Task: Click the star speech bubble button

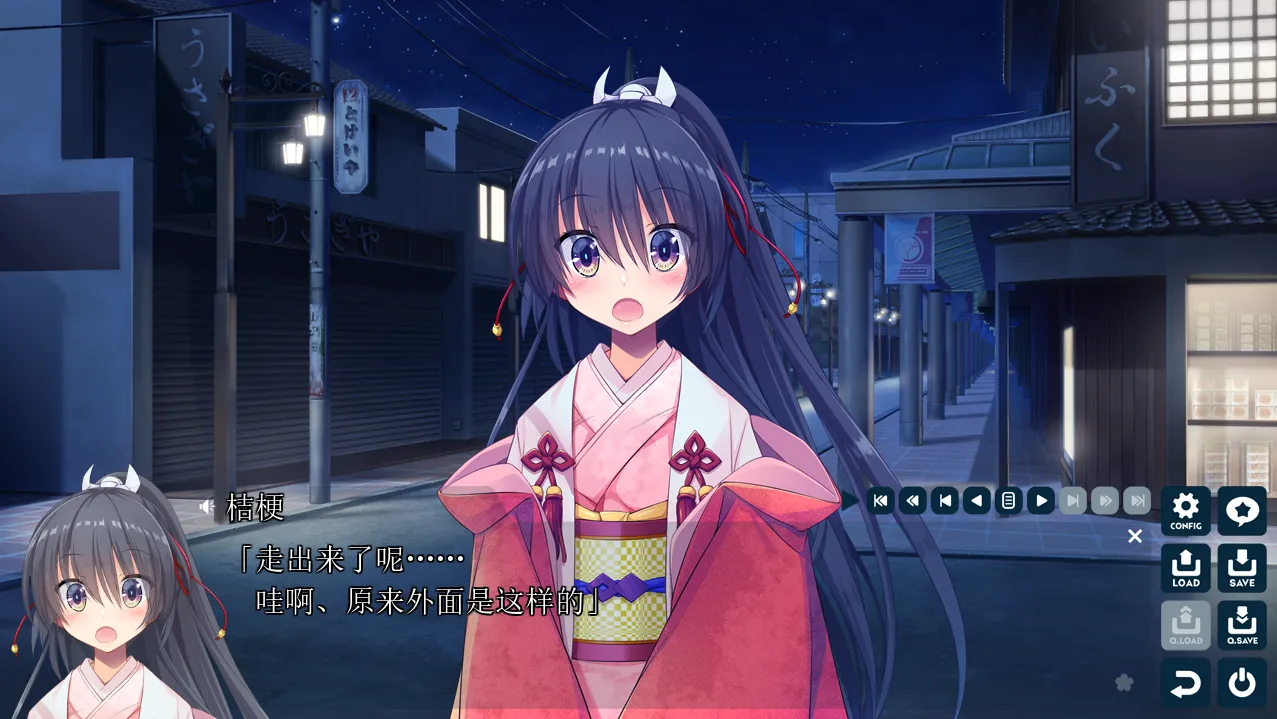Action: (x=1242, y=511)
